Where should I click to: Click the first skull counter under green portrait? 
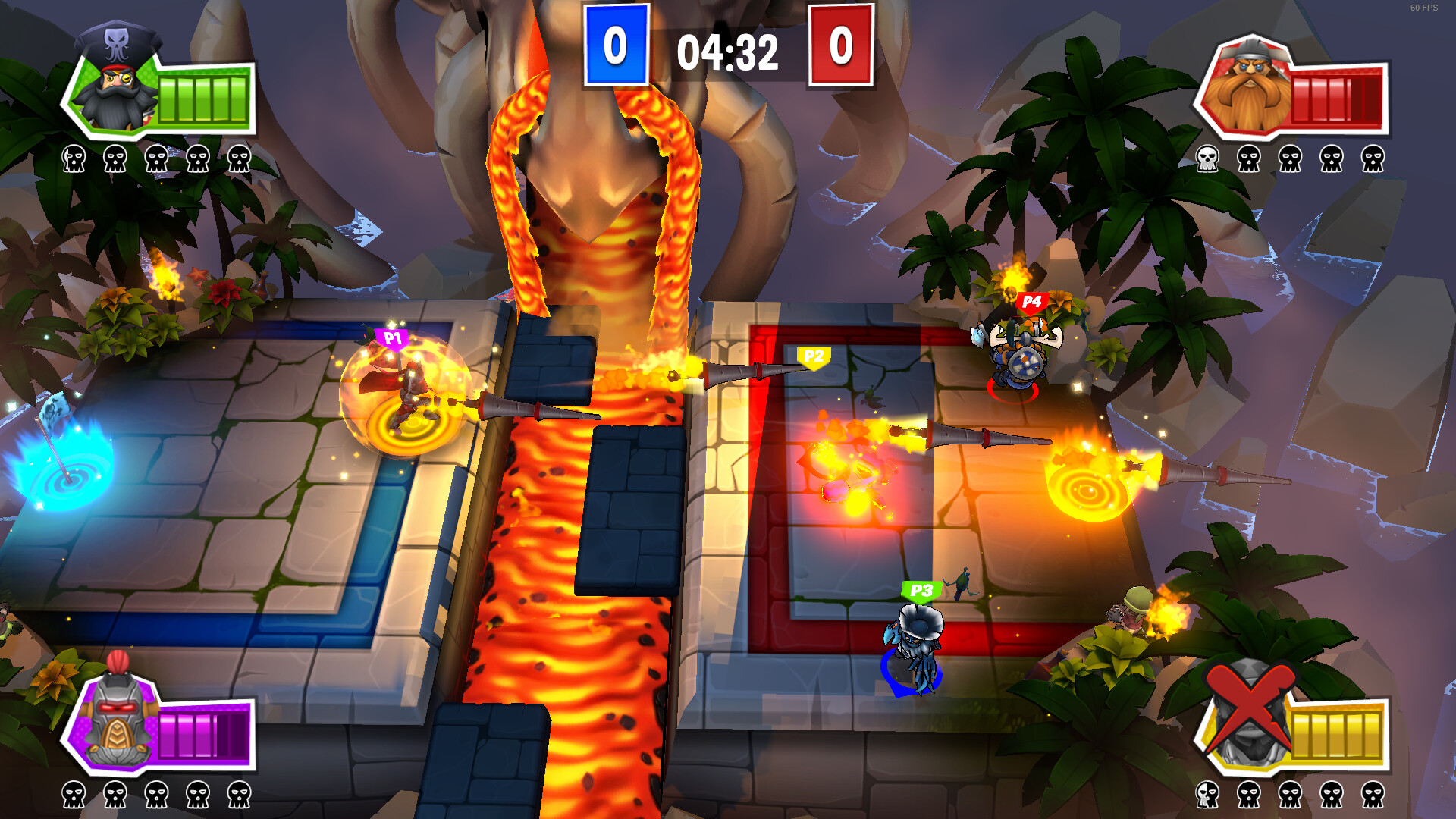[x=74, y=159]
